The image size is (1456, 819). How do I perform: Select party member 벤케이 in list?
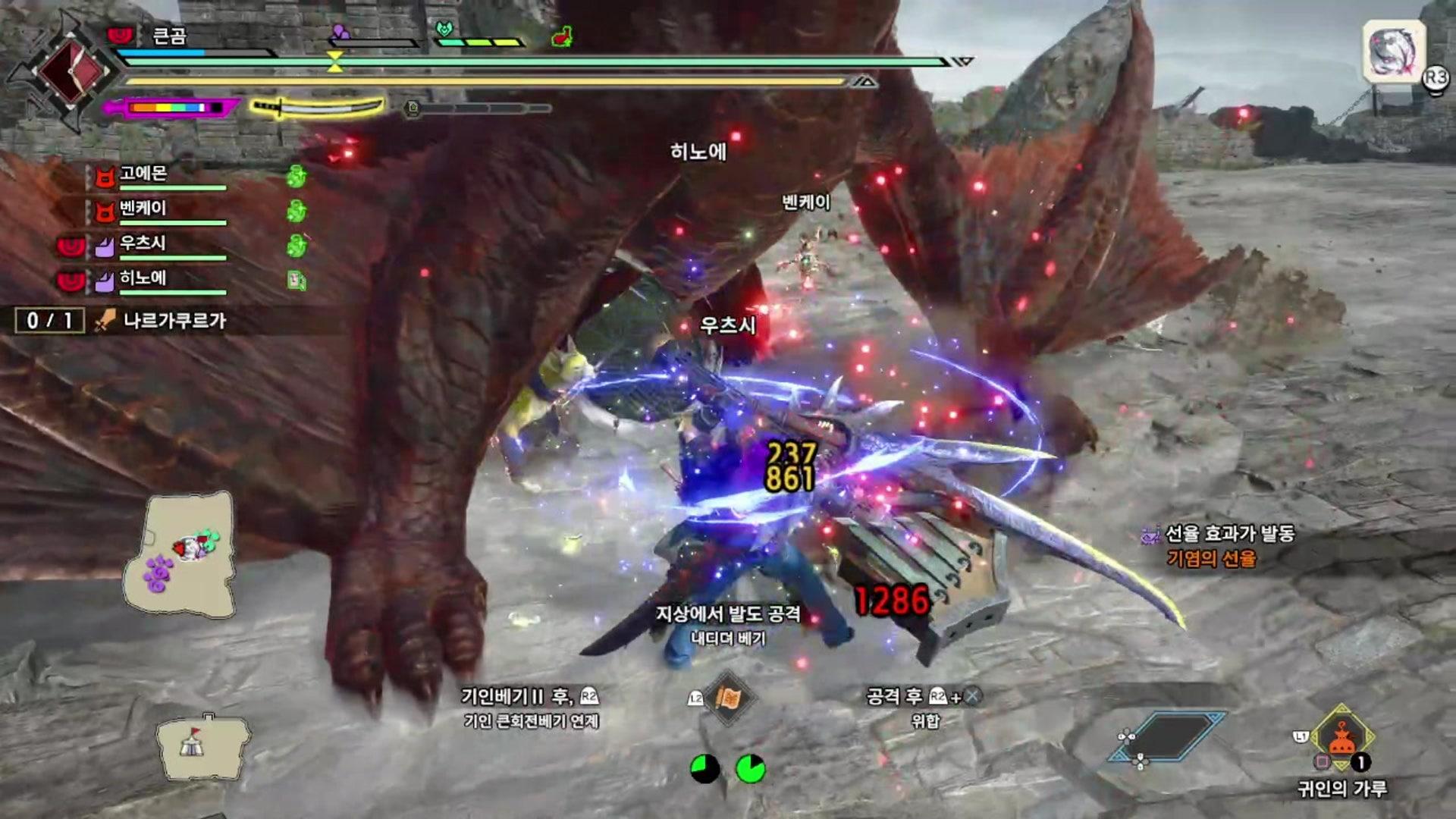[143, 209]
